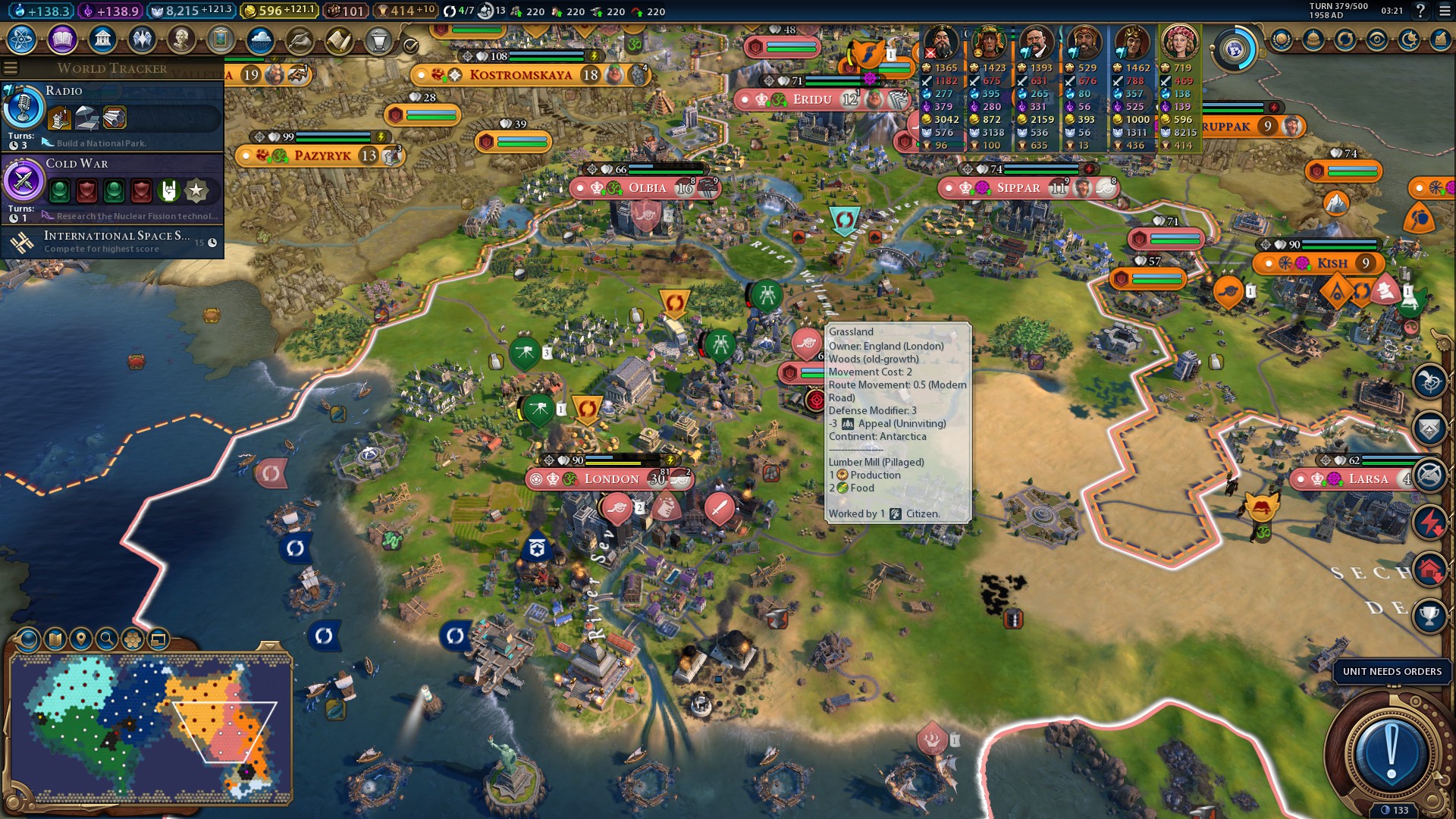The width and height of the screenshot is (1456, 819).
Task: Open the government temple icon button
Action: click(102, 39)
